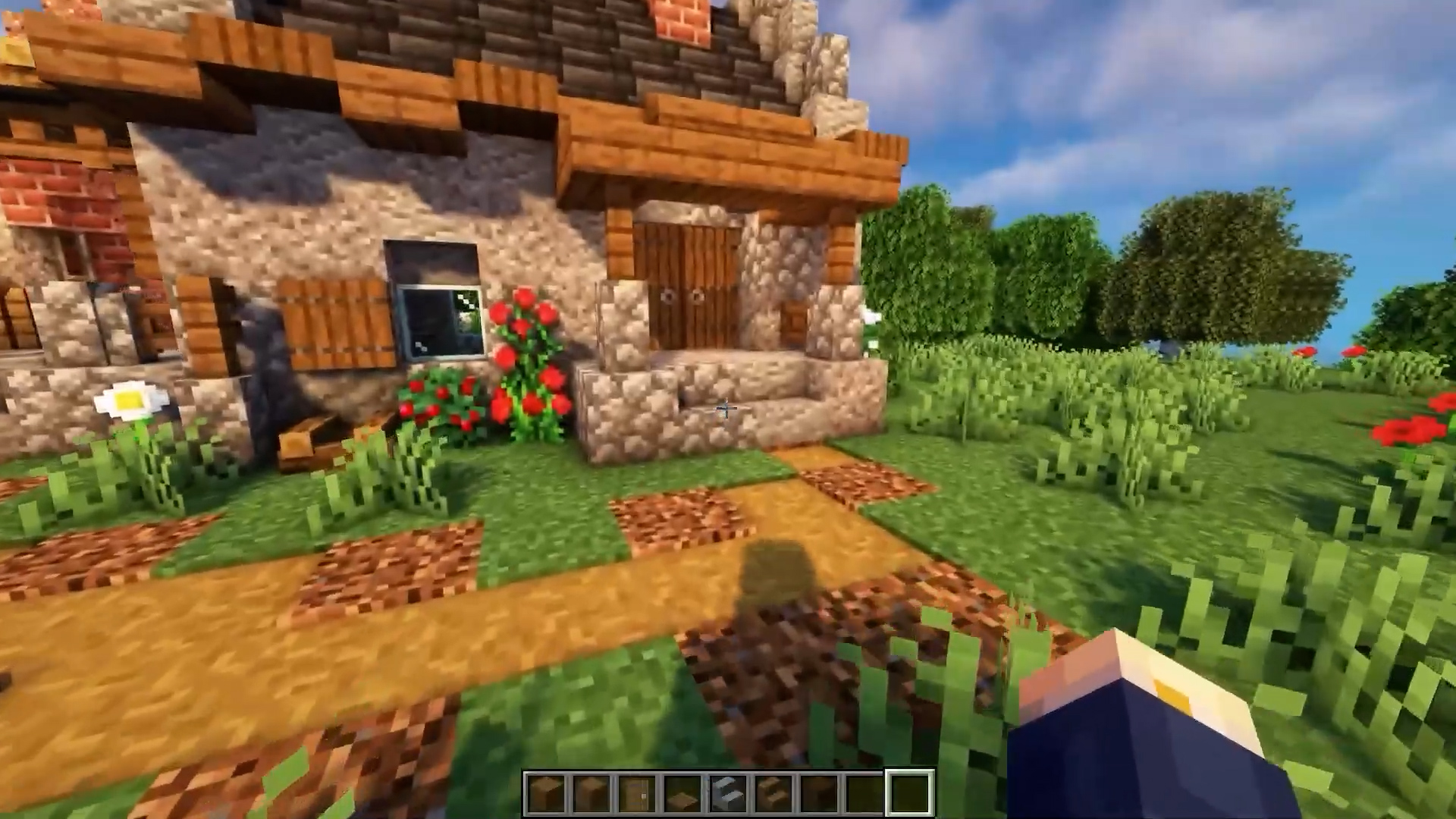Click the crosshair target point on the porch

(x=726, y=409)
